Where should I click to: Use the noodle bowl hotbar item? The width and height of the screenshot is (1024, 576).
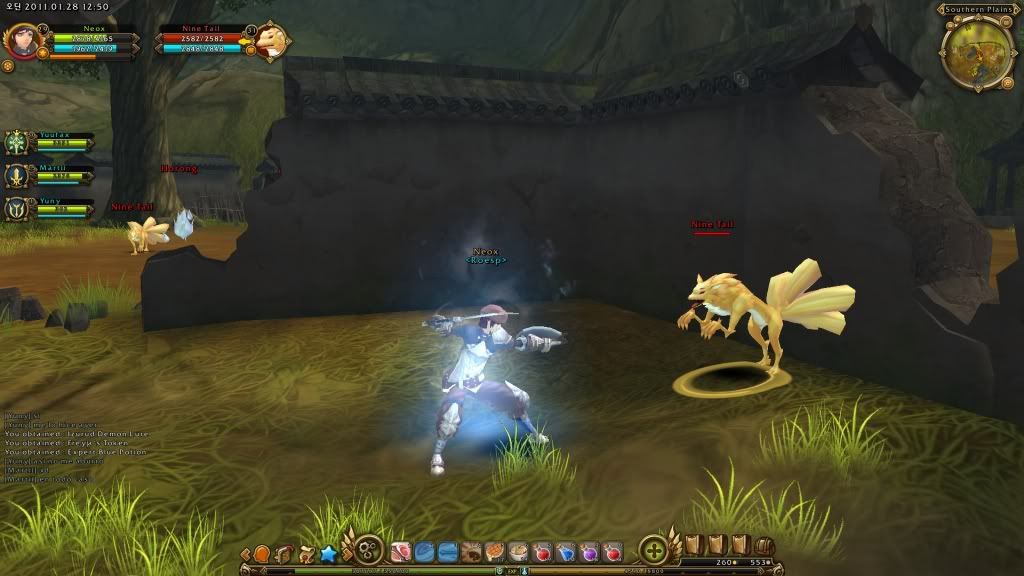pos(517,552)
